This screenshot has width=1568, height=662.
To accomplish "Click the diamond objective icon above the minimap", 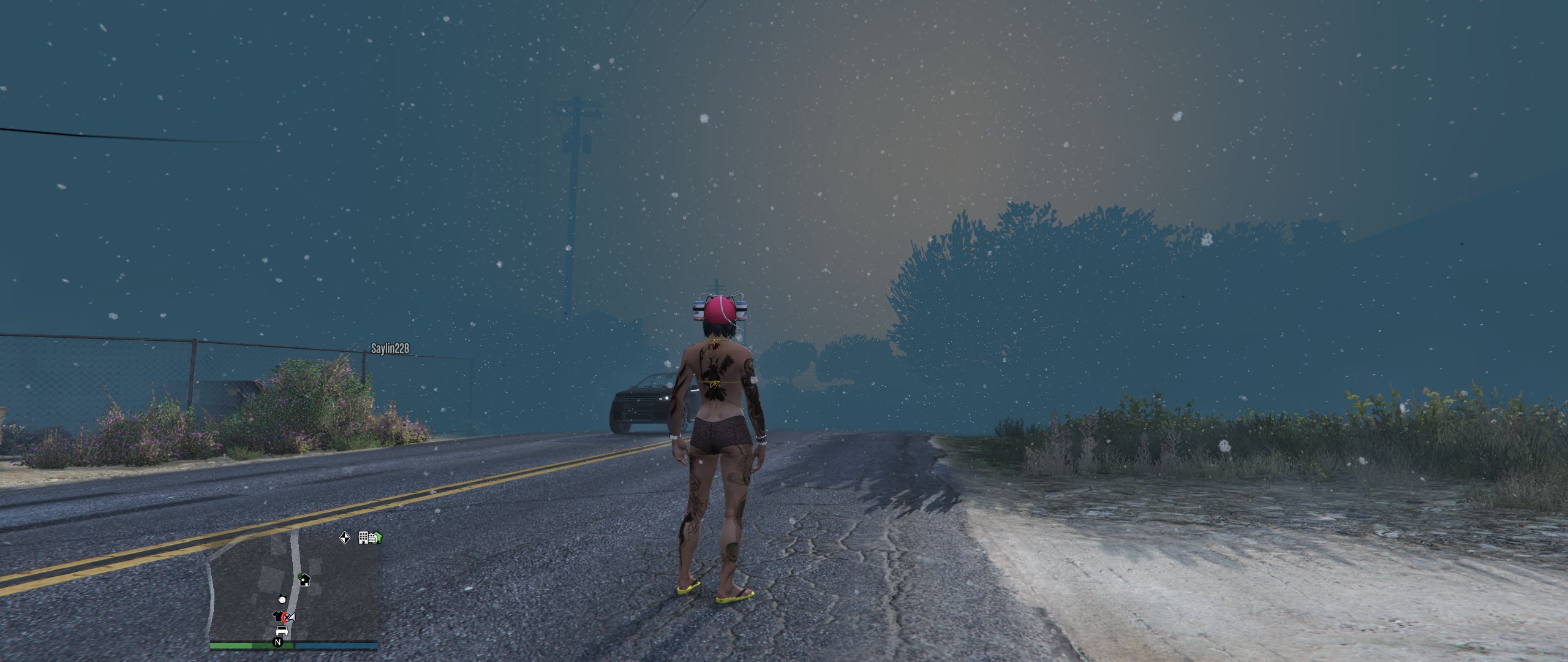I will click(x=344, y=538).
